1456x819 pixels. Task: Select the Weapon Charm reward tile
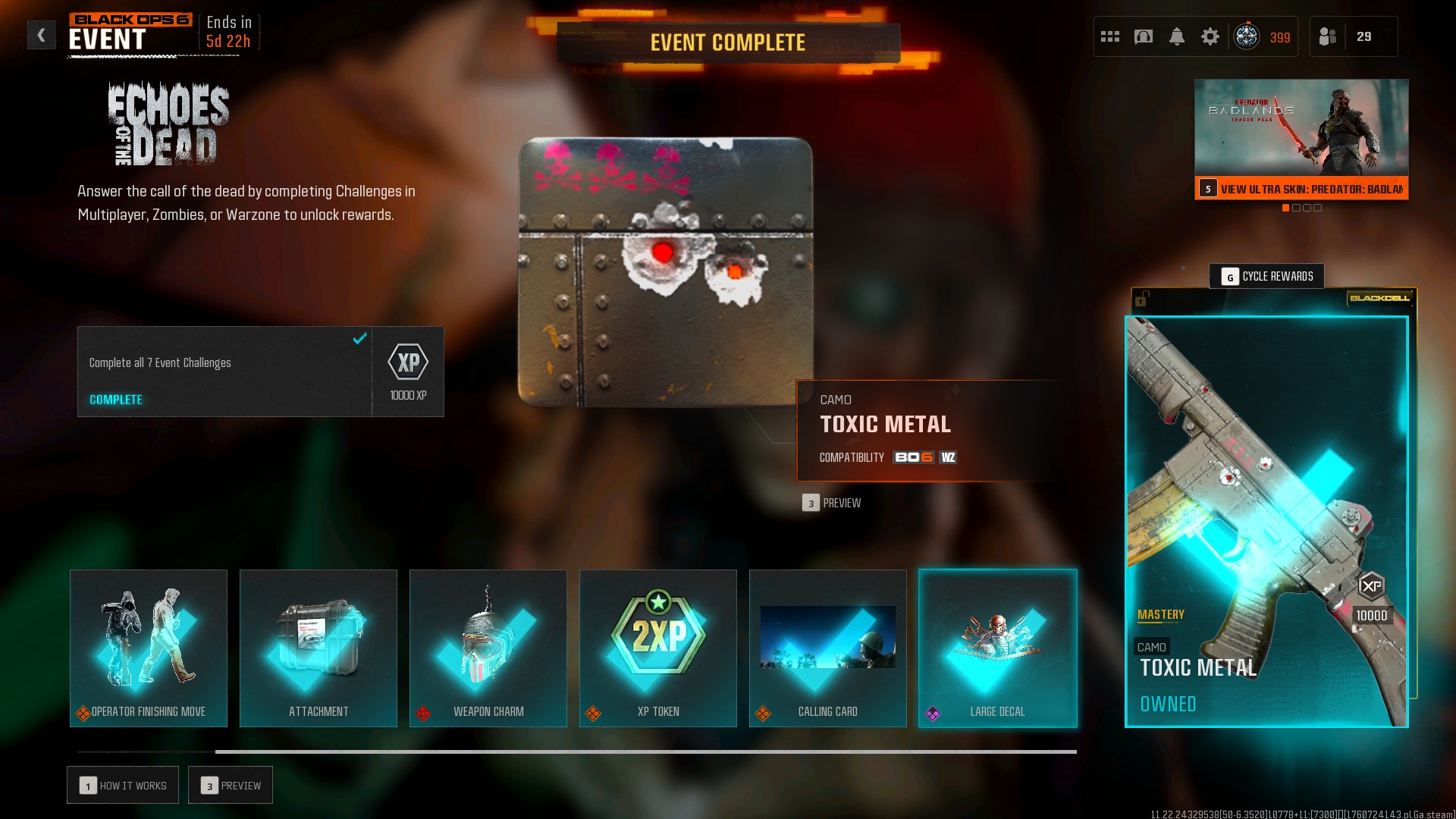[488, 648]
